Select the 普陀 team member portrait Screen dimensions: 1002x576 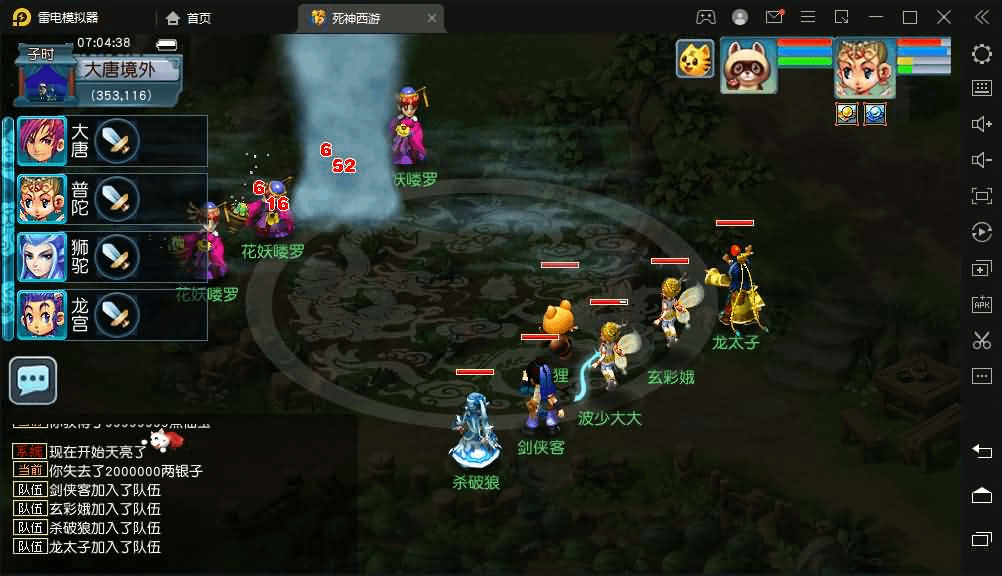point(42,199)
